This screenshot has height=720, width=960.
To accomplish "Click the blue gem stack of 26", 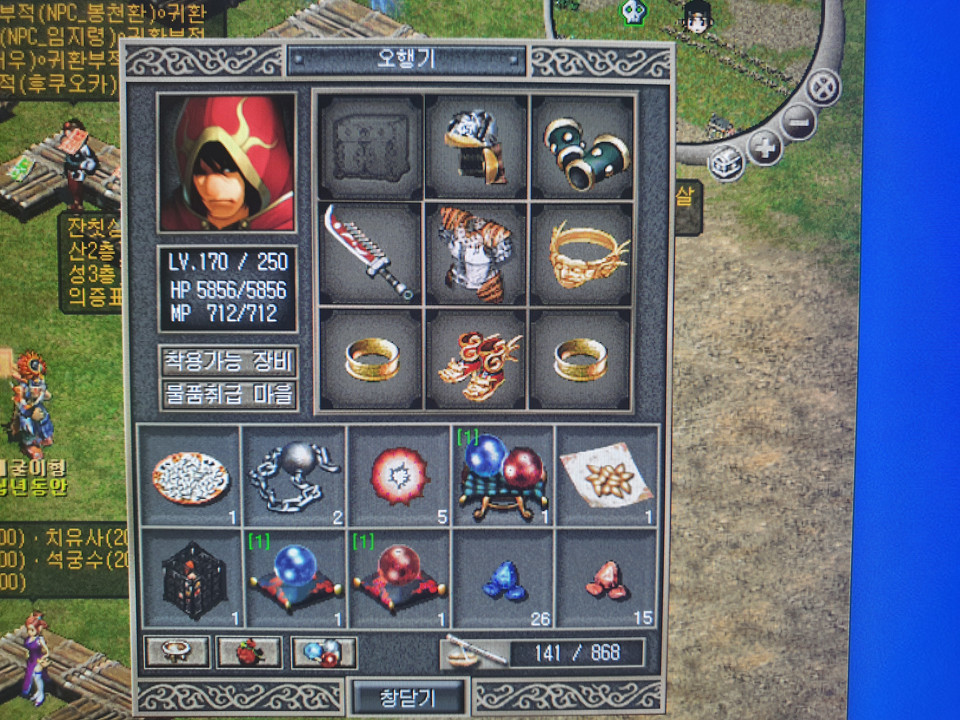I will coord(503,577).
